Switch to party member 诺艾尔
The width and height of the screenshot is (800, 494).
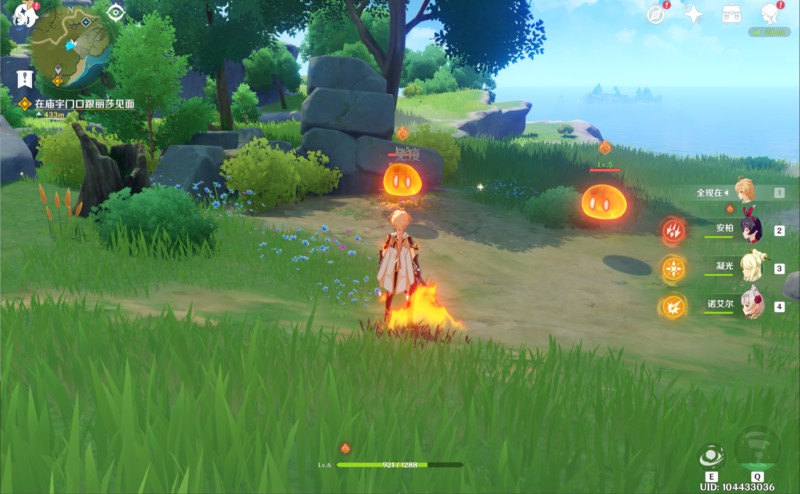751,306
